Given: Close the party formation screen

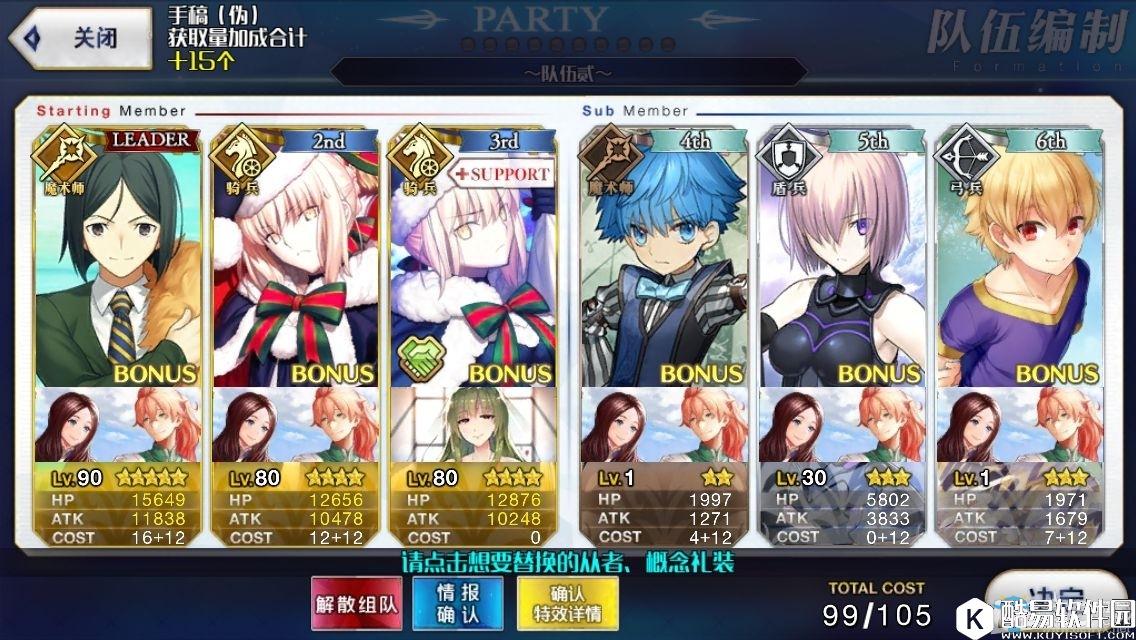Looking at the screenshot, I should (x=80, y=38).
